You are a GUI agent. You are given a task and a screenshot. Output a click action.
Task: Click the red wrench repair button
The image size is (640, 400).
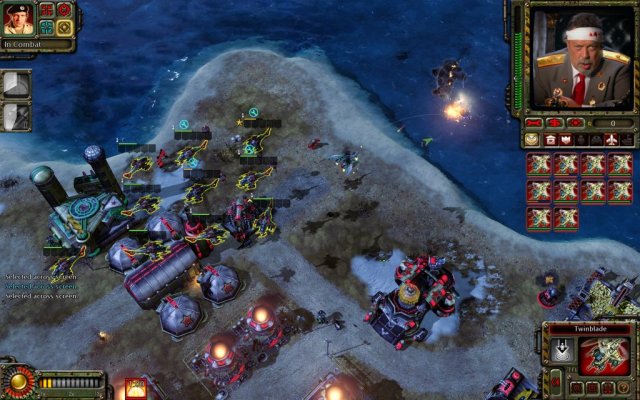pyautogui.click(x=534, y=122)
